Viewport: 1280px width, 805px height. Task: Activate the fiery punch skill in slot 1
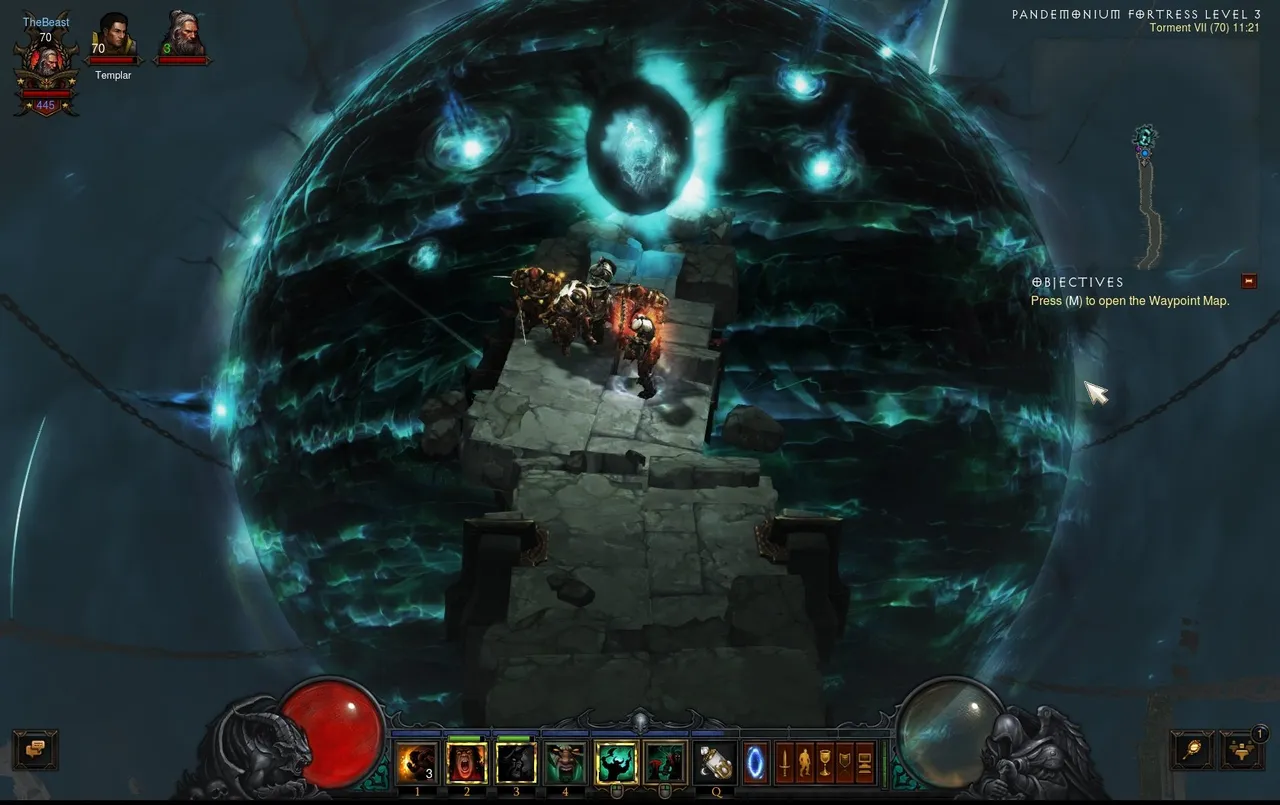tap(417, 763)
